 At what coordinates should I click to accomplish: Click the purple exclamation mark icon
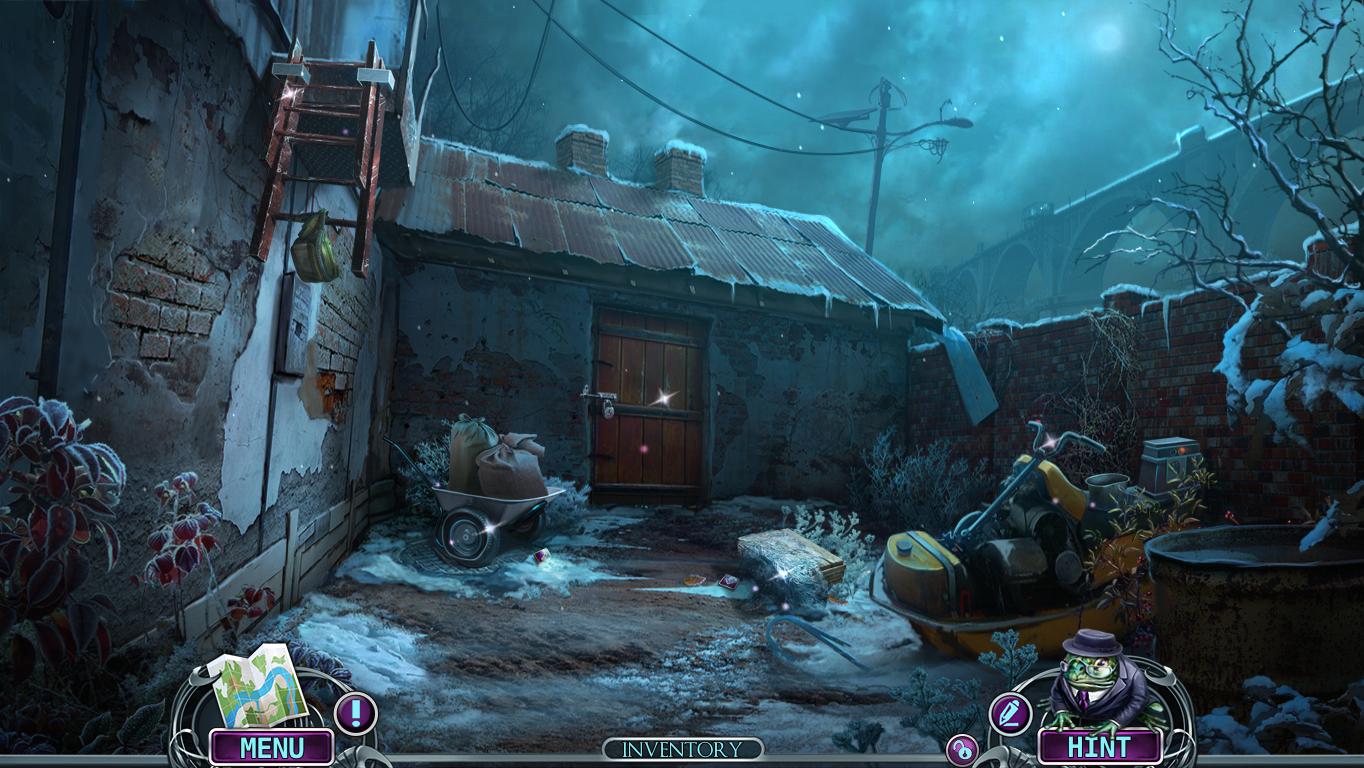coord(352,713)
